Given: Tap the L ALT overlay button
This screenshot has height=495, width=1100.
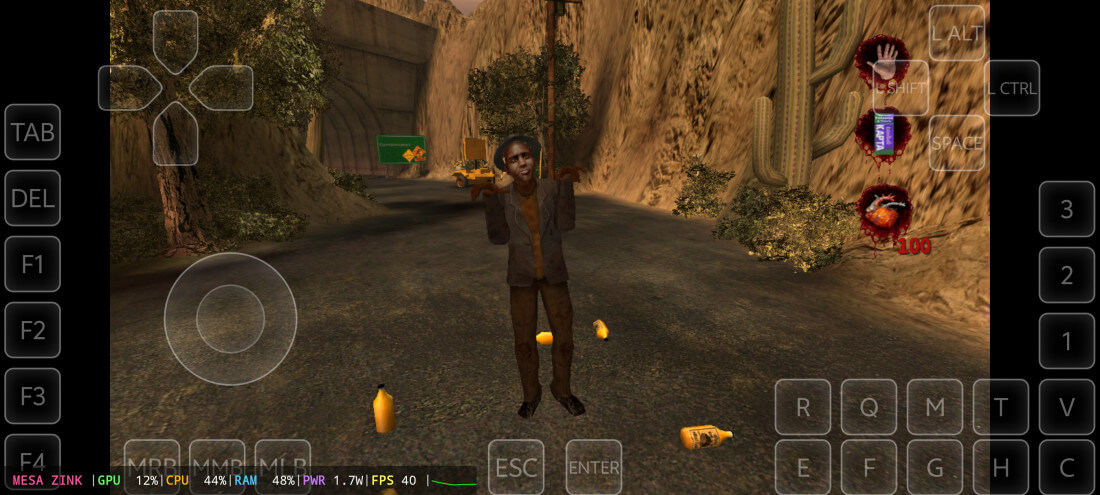Looking at the screenshot, I should pos(957,33).
